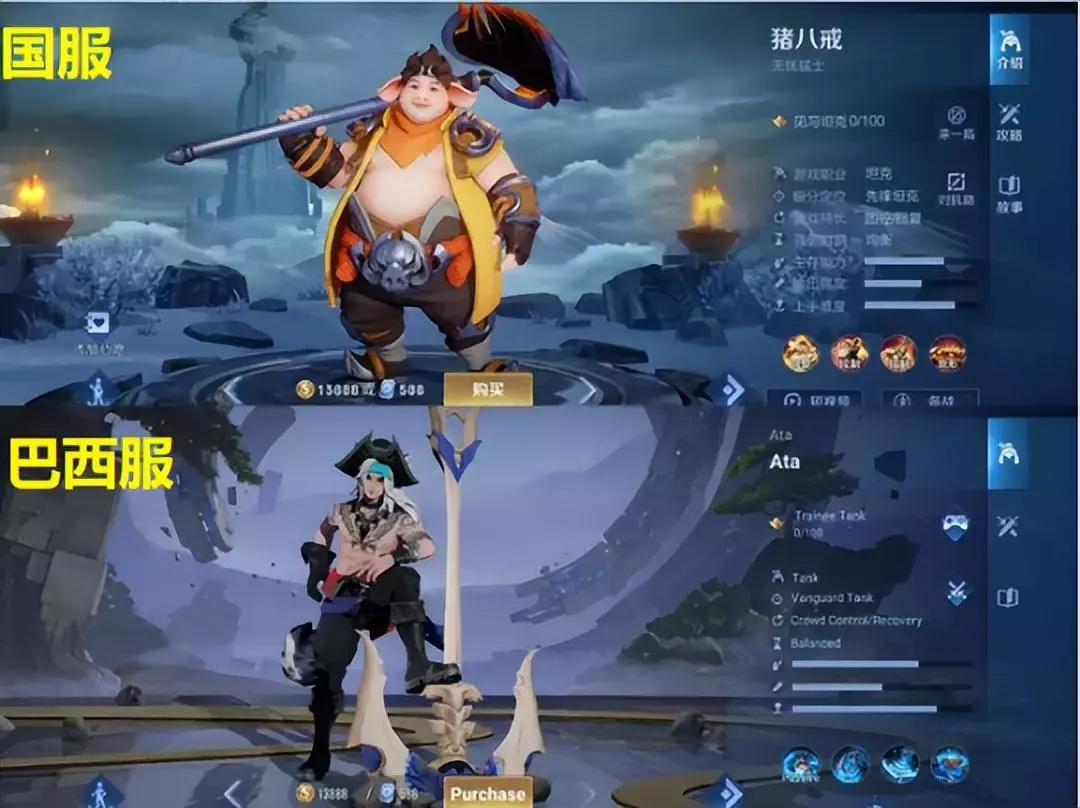This screenshot has width=1080, height=808.
Task: View Ata's Passive skill icon
Action: point(801,765)
